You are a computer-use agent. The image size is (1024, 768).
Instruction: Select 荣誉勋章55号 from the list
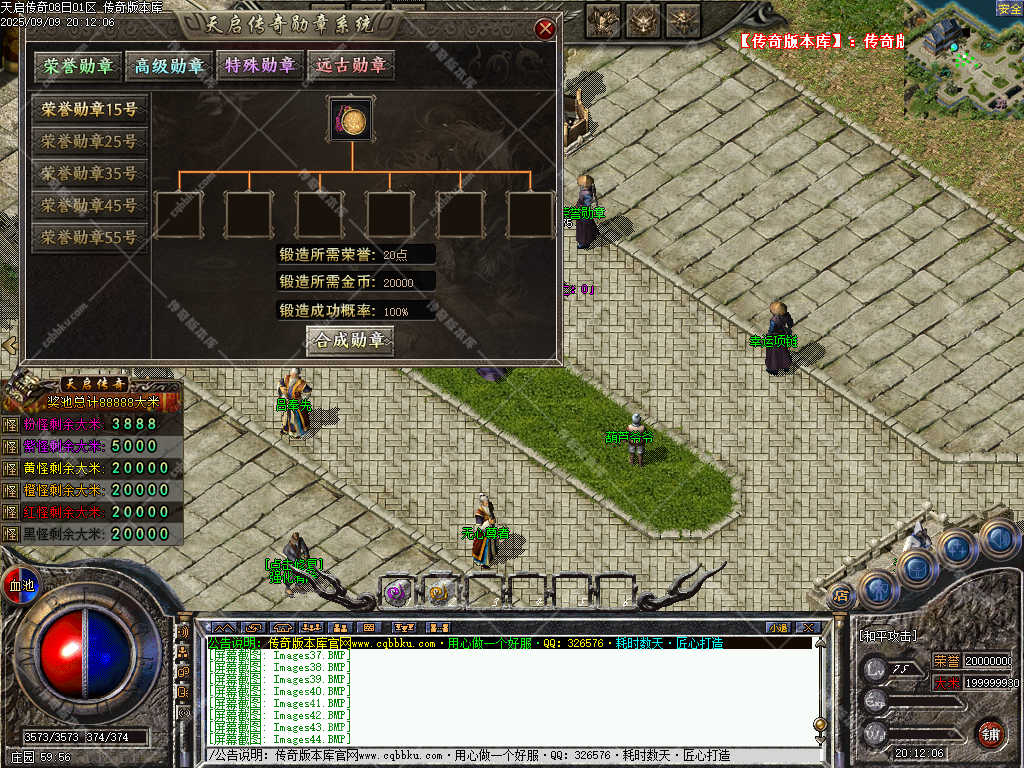tap(89, 238)
